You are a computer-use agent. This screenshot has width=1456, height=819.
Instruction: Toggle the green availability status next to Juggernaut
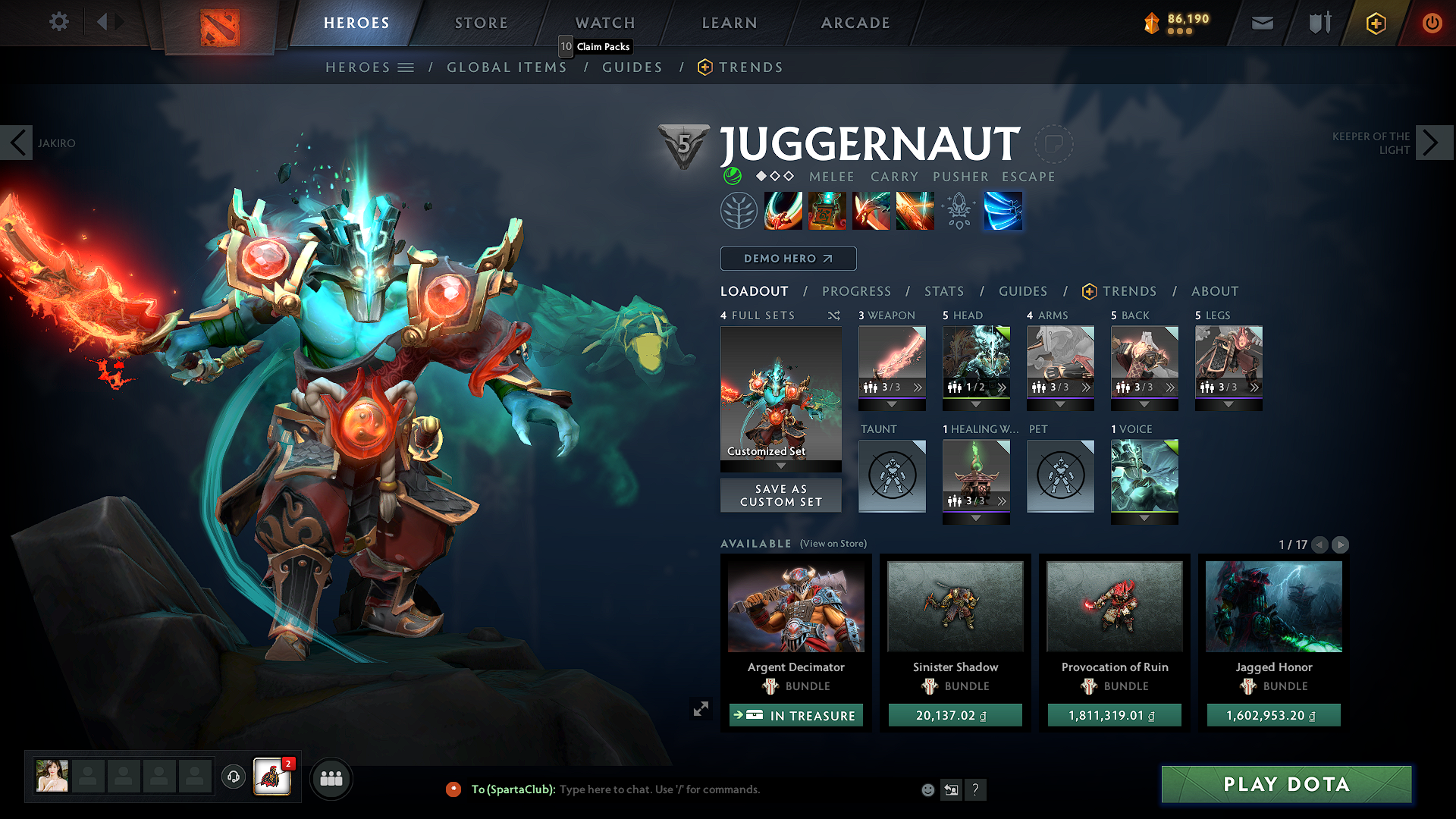point(731,177)
